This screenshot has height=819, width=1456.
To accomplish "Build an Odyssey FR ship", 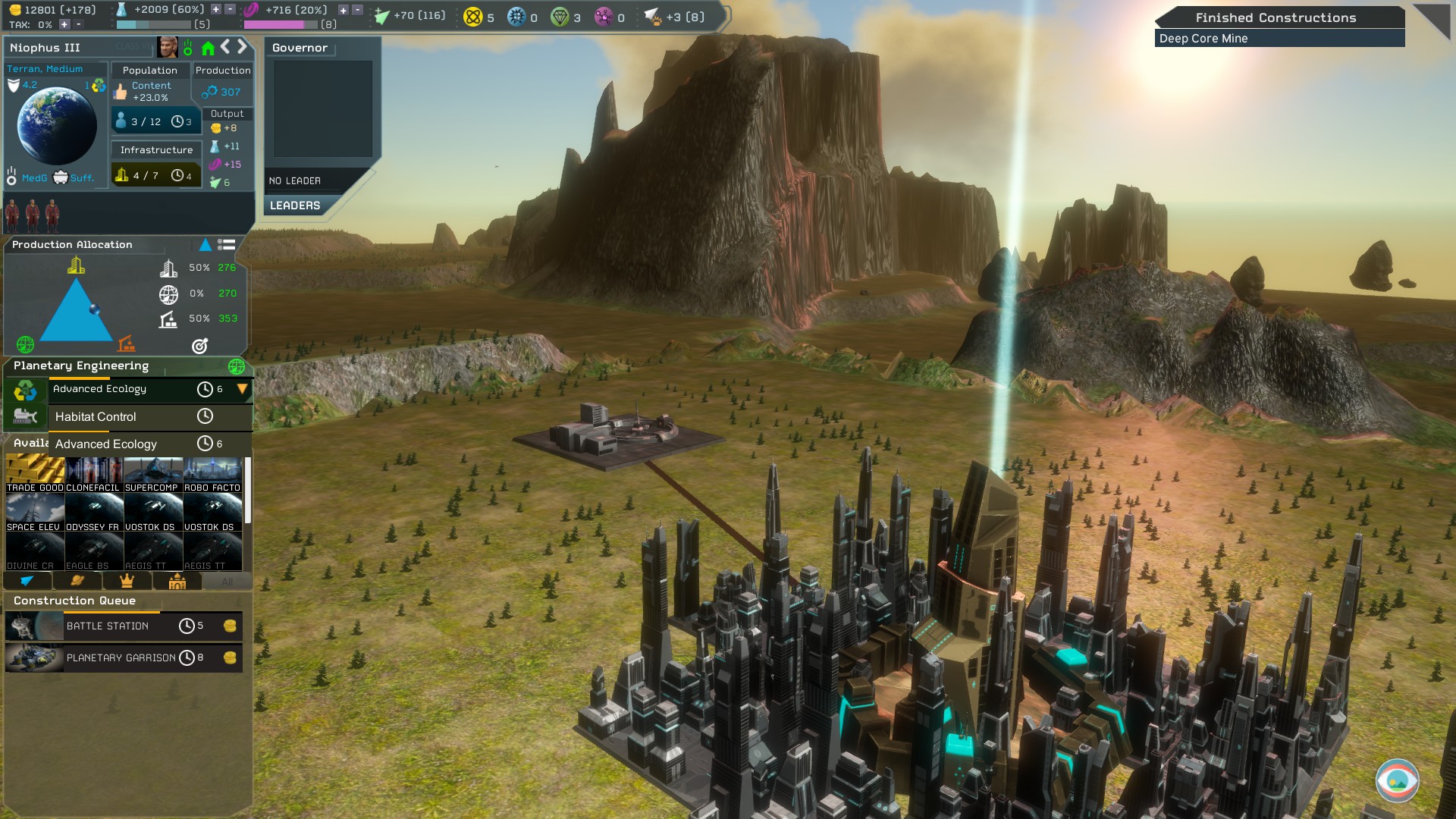I will [x=93, y=513].
